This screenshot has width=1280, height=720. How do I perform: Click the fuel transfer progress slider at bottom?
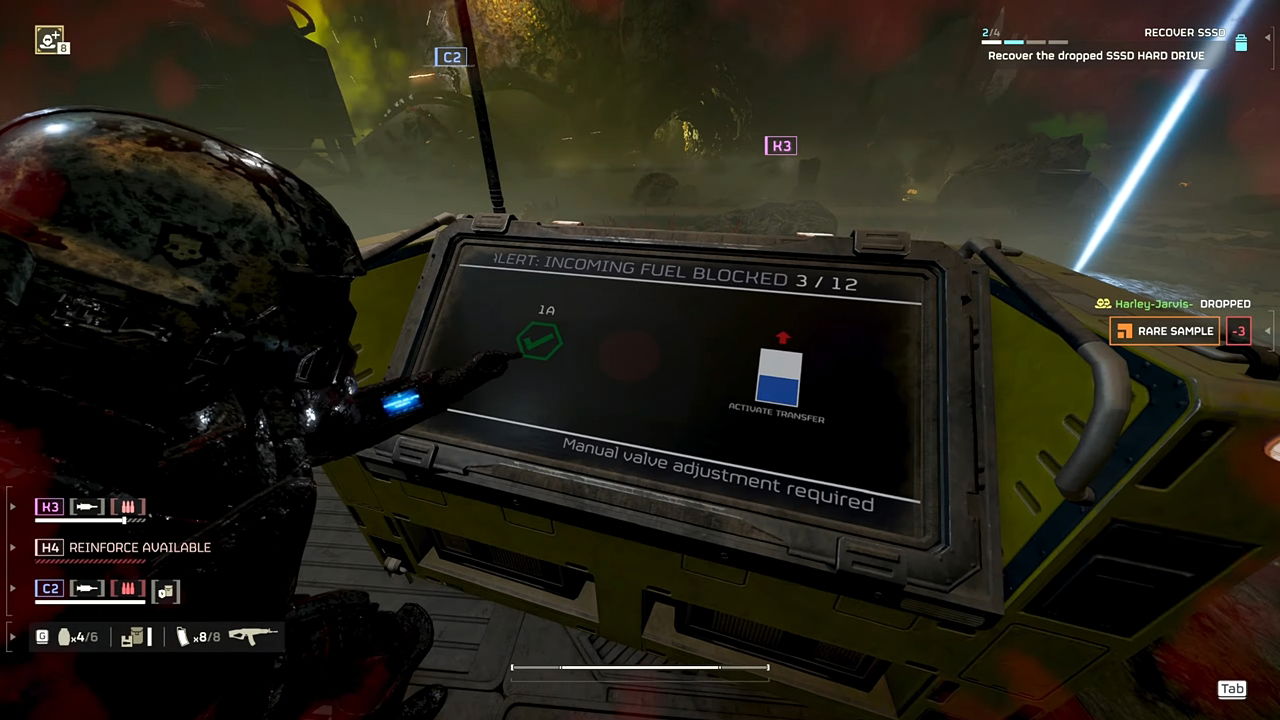pos(640,667)
